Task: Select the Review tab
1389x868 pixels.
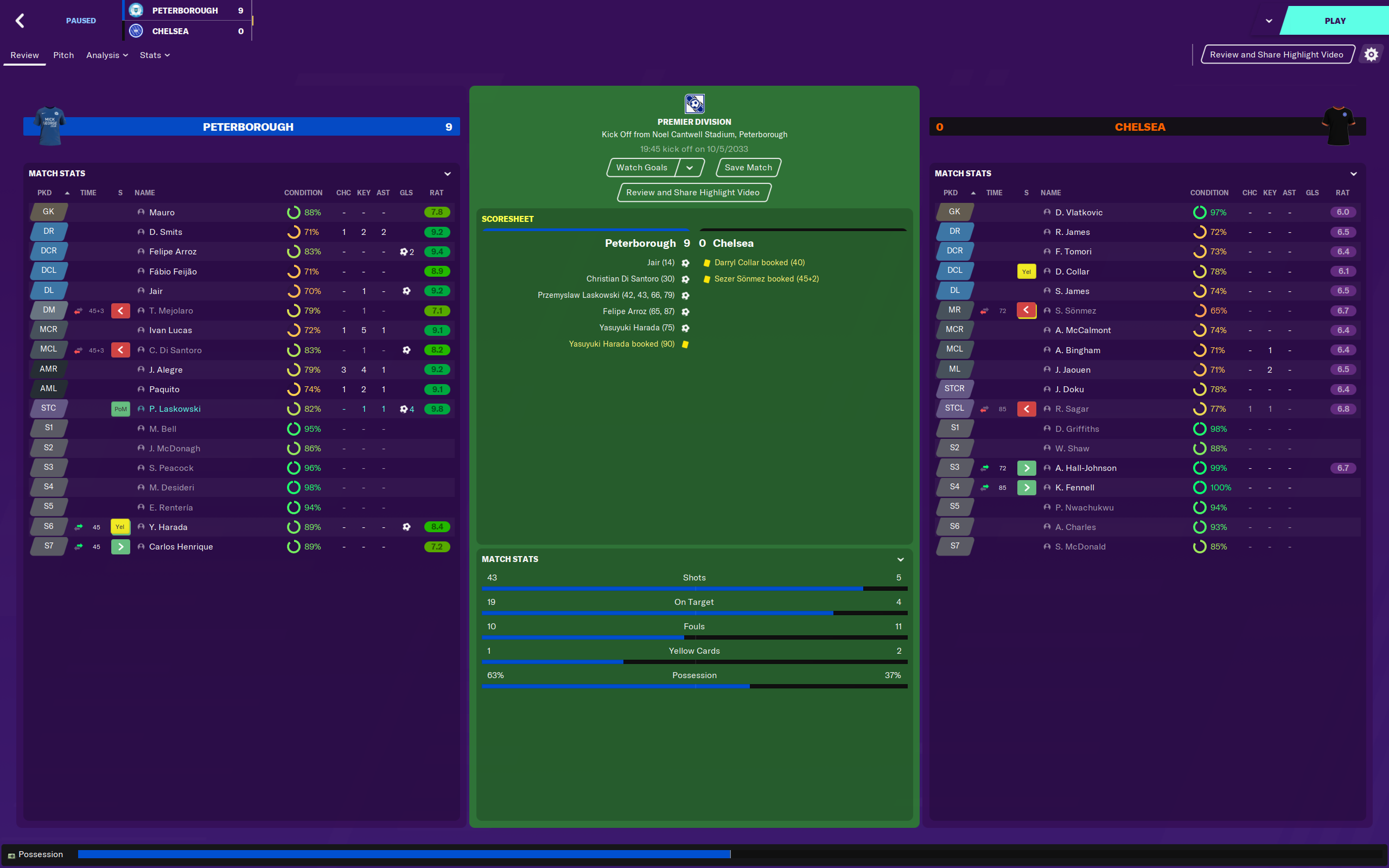Action: point(24,55)
